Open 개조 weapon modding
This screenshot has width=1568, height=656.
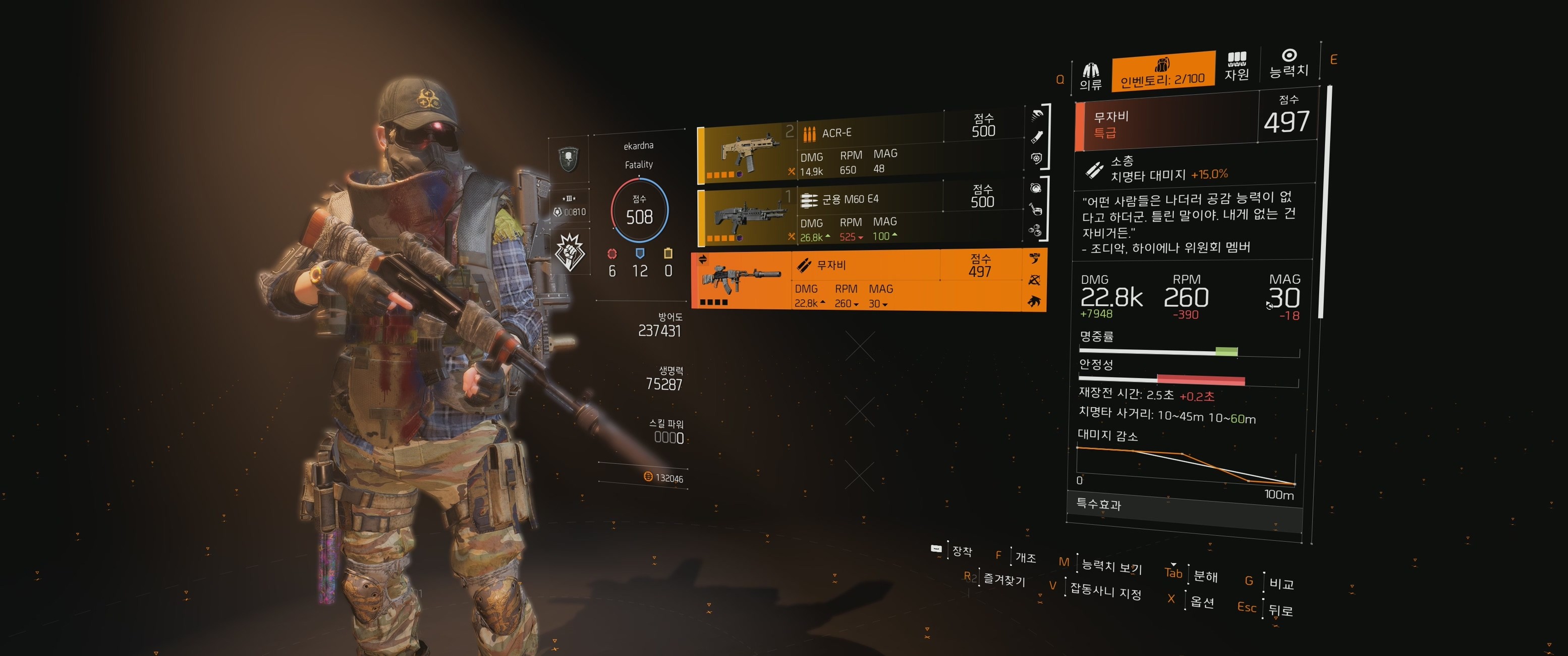click(x=1025, y=557)
